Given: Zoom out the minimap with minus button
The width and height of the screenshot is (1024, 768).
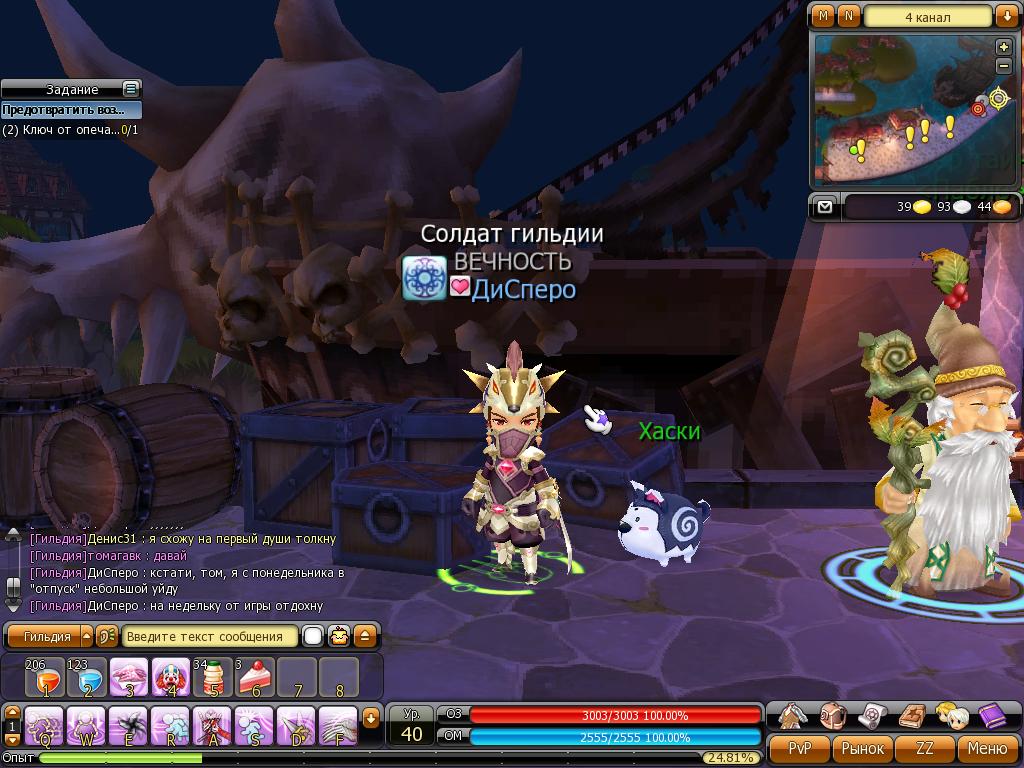Looking at the screenshot, I should (1004, 66).
